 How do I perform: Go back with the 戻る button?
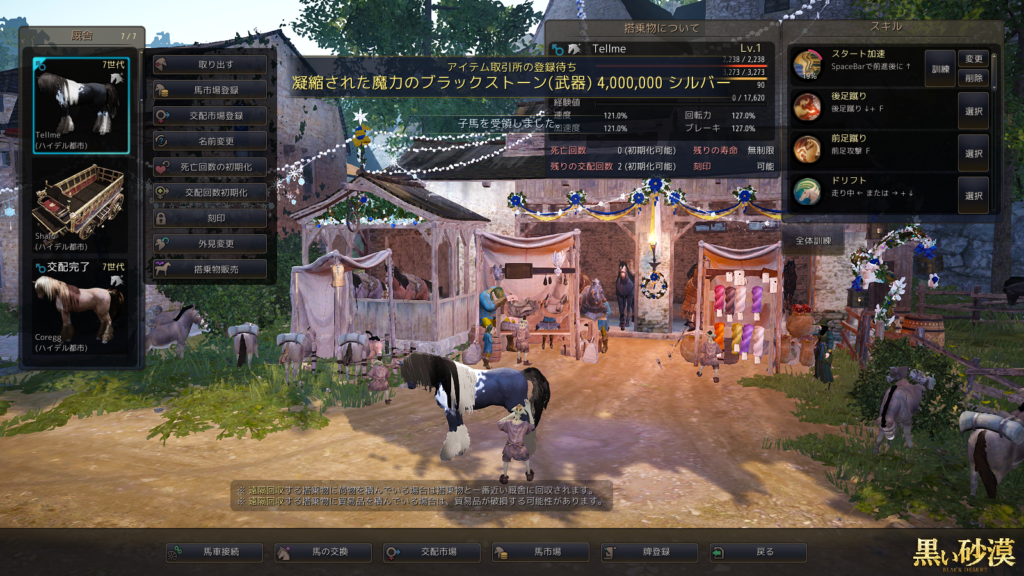[757, 552]
